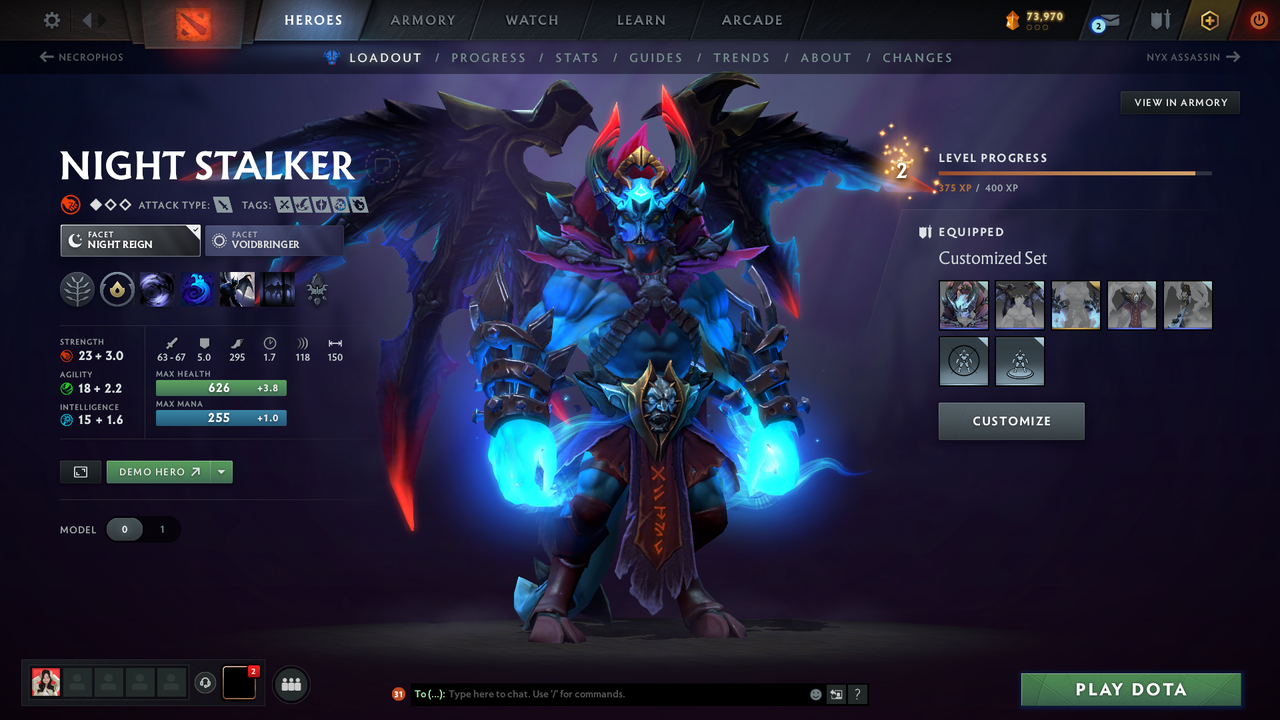Click the melee attack type icon

tap(222, 204)
